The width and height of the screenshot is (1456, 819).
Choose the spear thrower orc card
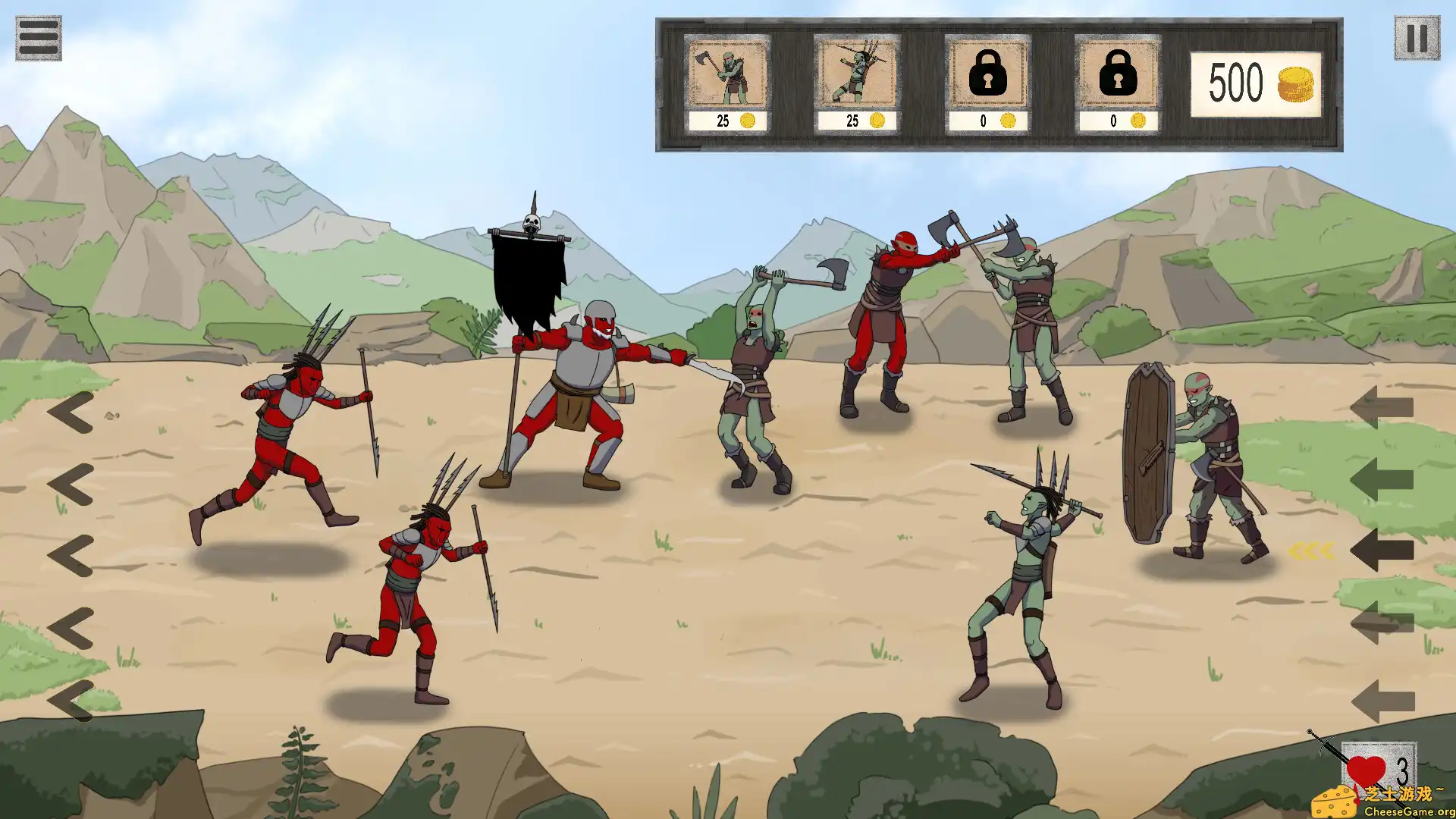click(856, 83)
